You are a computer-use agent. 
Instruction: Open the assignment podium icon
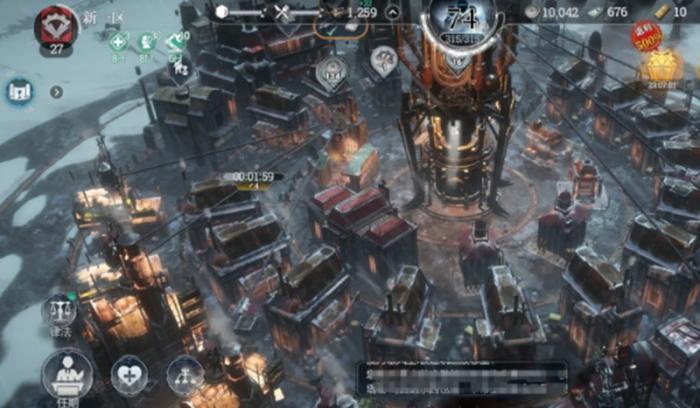67,375
